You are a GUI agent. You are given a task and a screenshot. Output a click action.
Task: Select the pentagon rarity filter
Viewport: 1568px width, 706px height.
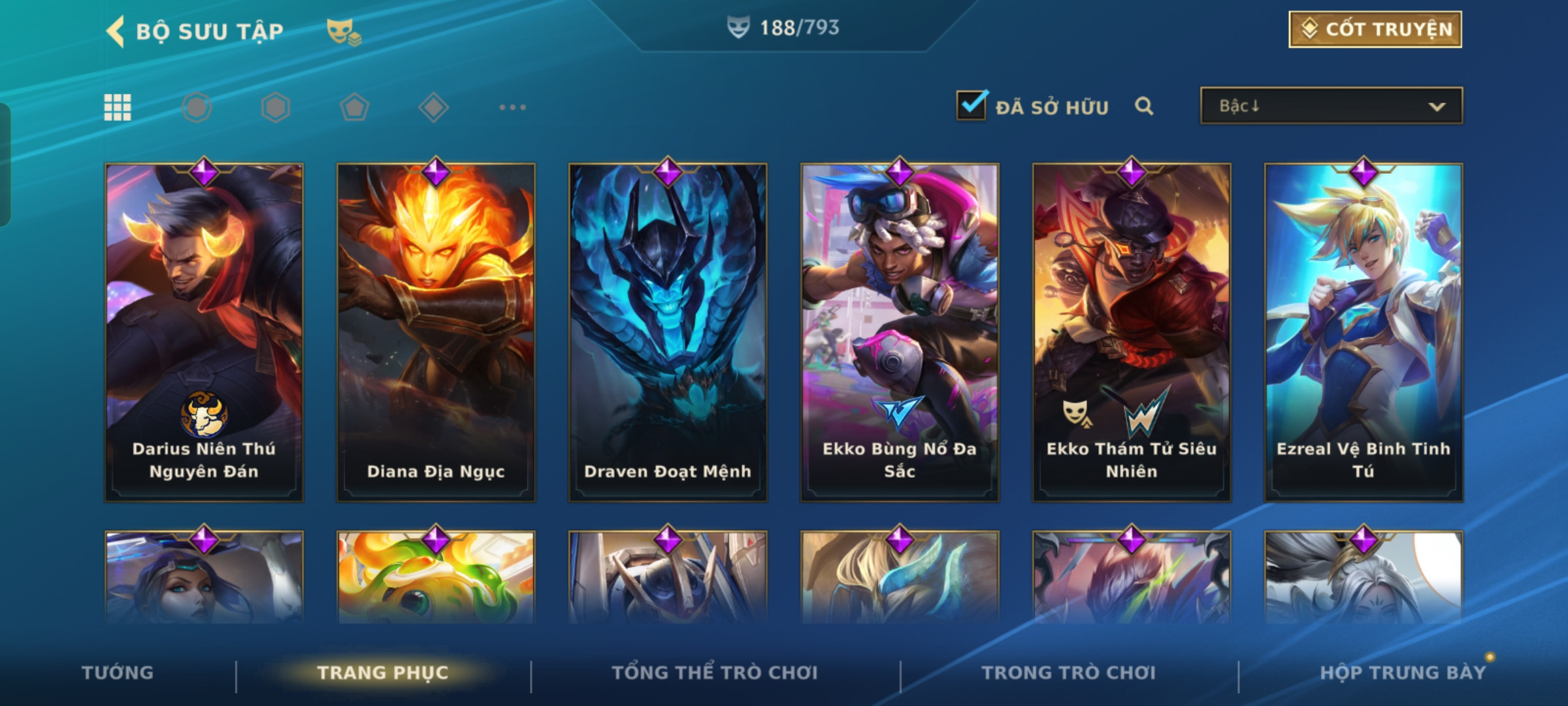pyautogui.click(x=354, y=107)
